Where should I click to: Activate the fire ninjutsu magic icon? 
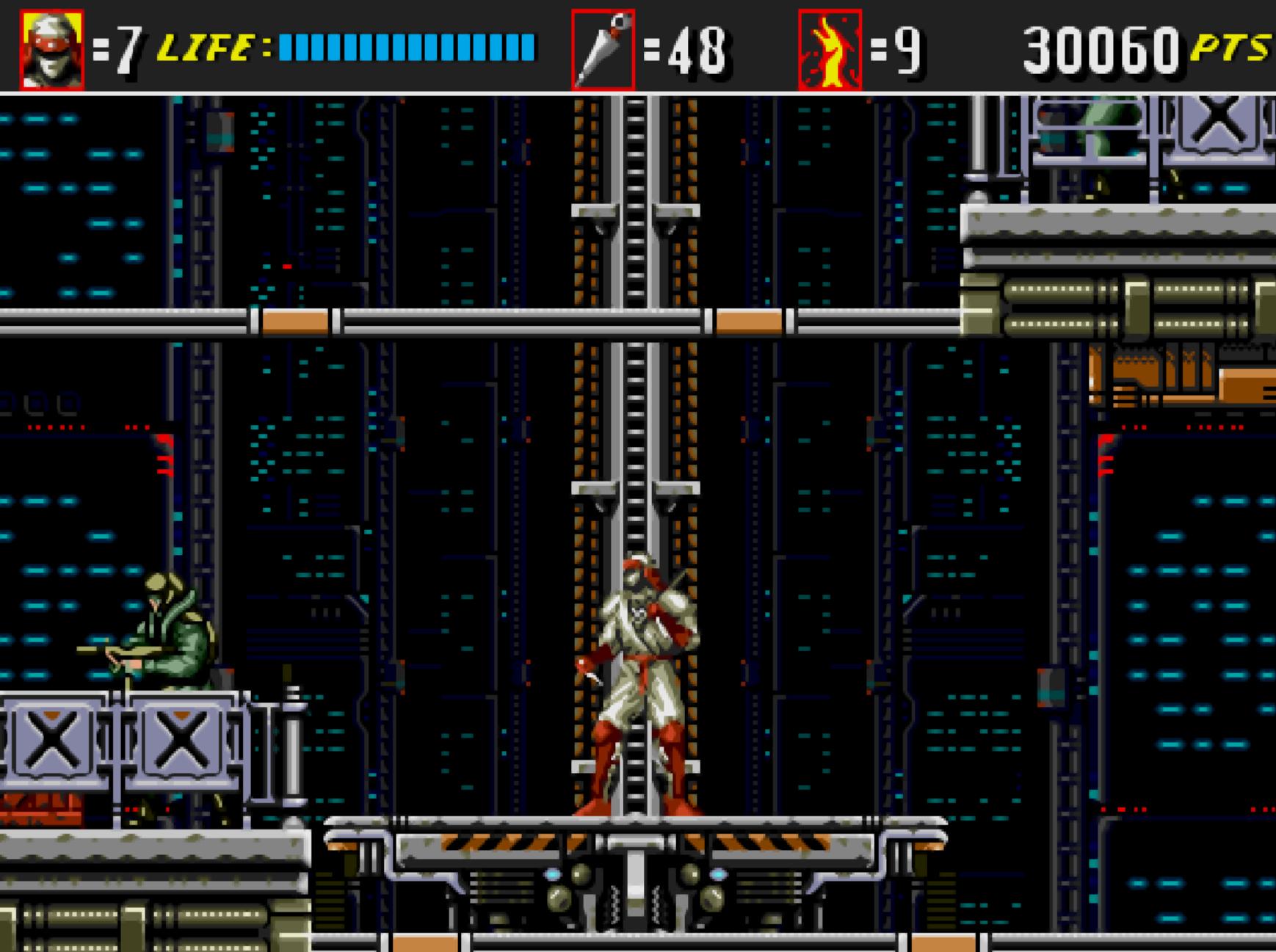(830, 49)
